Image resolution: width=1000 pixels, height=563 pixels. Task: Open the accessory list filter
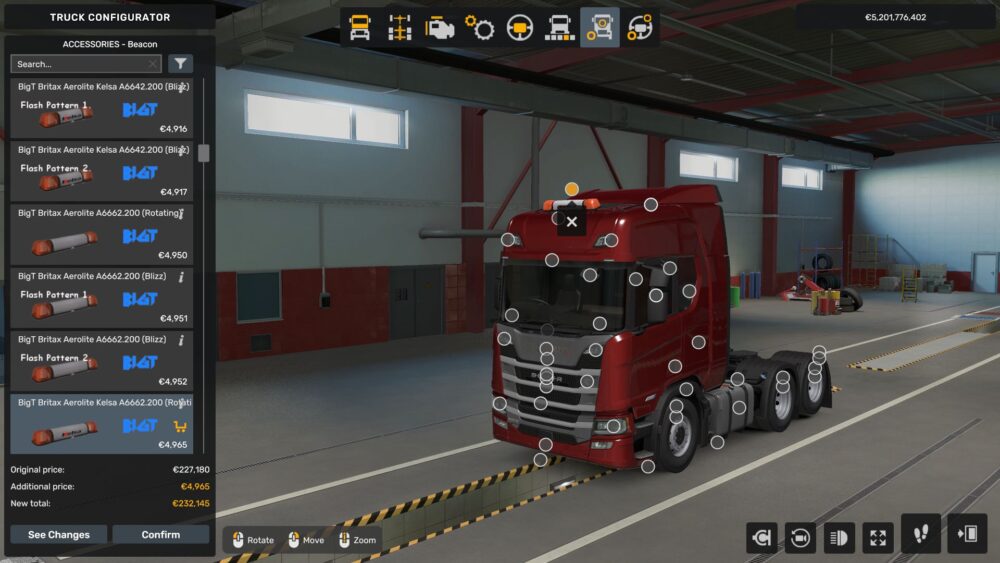point(180,64)
